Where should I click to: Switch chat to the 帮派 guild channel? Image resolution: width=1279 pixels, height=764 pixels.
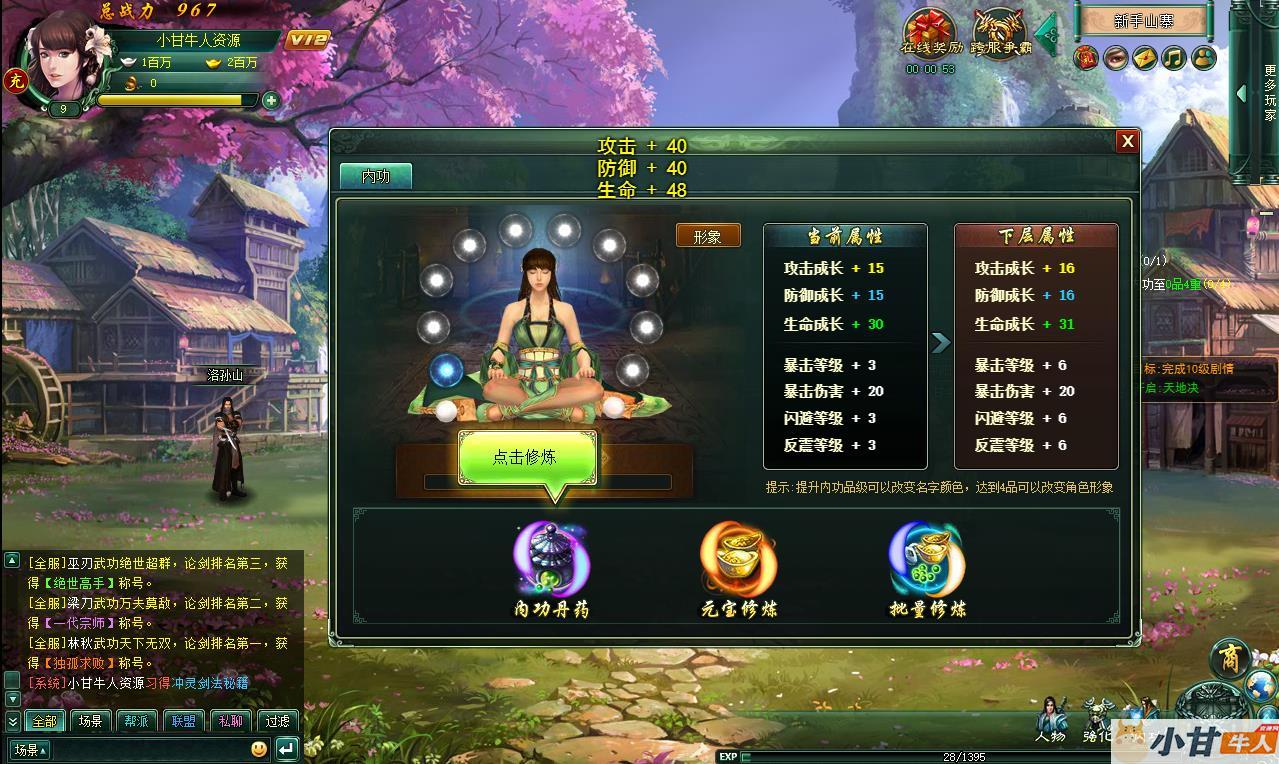(137, 720)
